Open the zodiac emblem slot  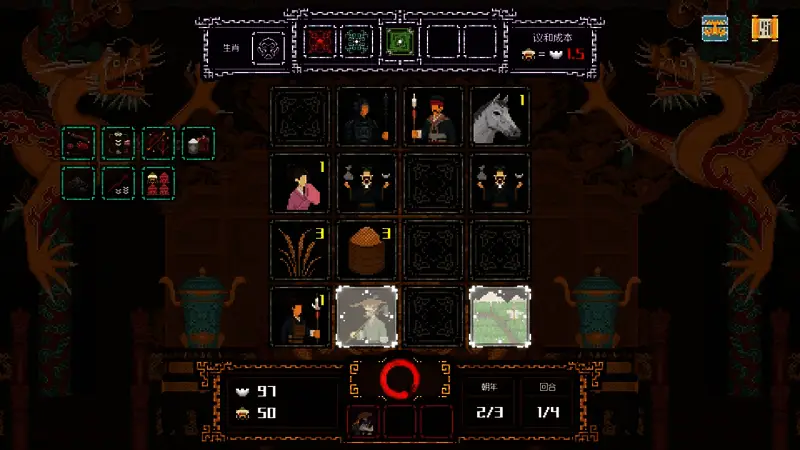[x=267, y=45]
